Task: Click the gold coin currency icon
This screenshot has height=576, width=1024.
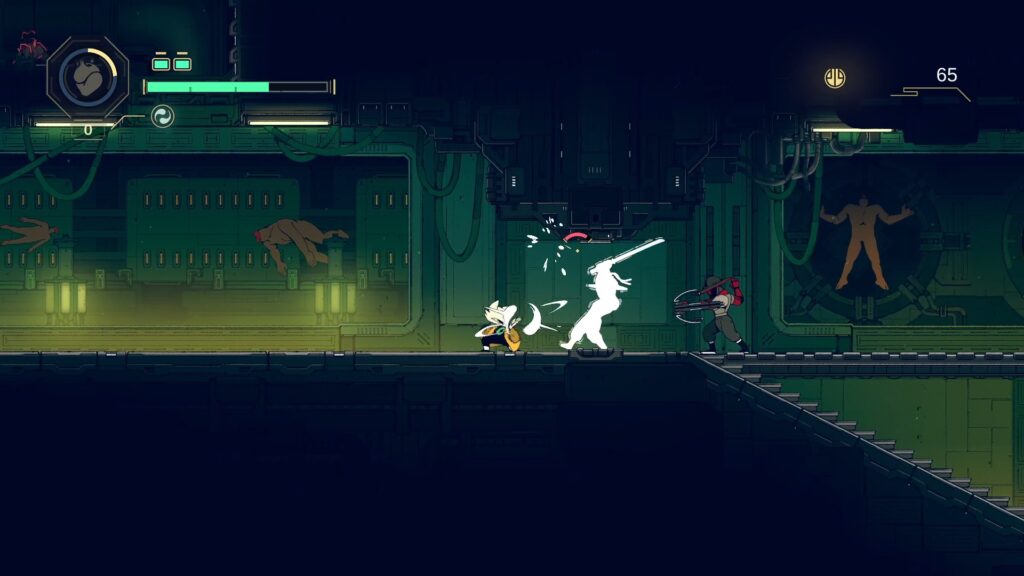Action: pos(834,77)
